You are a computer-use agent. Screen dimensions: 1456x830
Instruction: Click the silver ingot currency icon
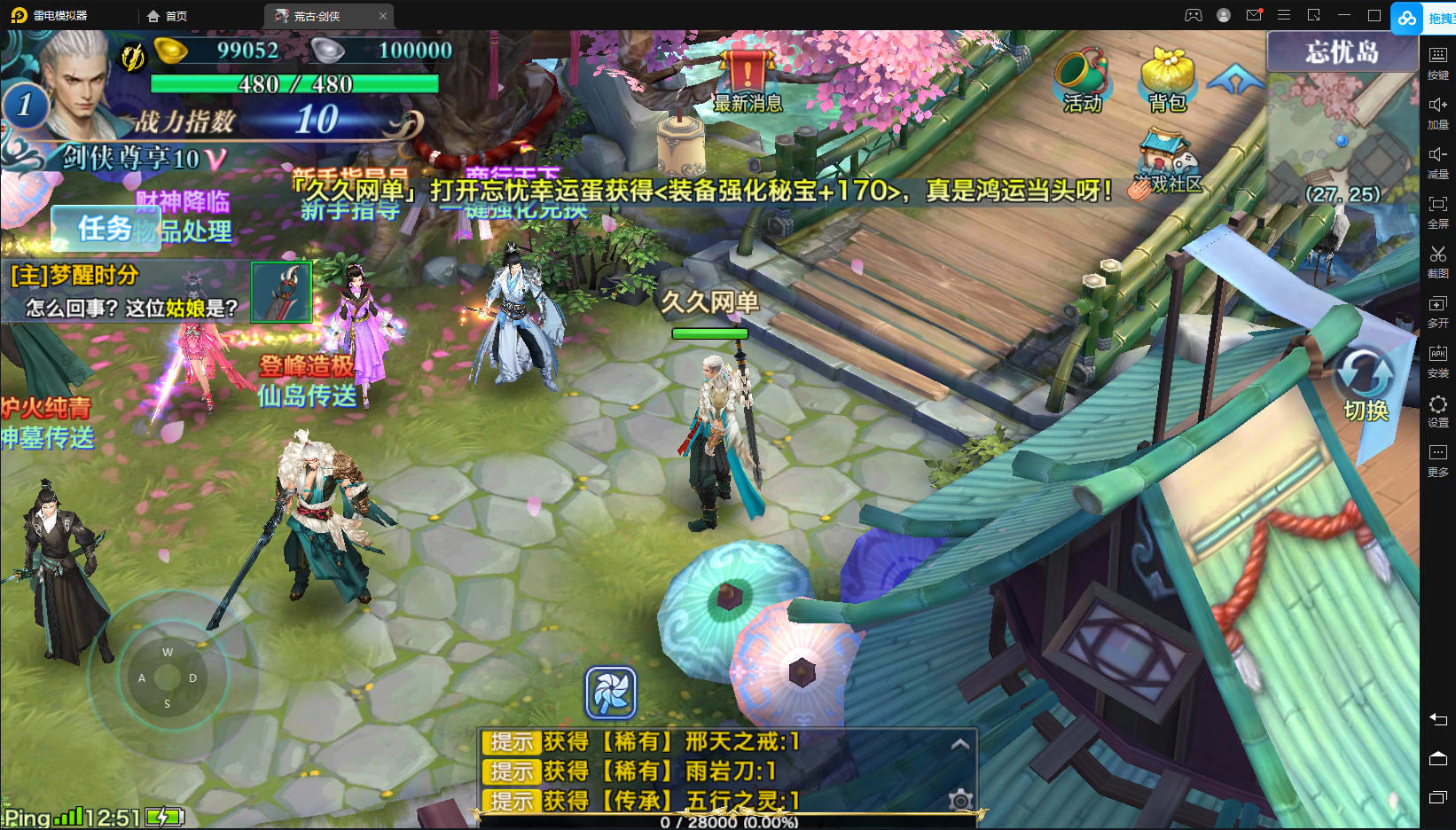[327, 51]
